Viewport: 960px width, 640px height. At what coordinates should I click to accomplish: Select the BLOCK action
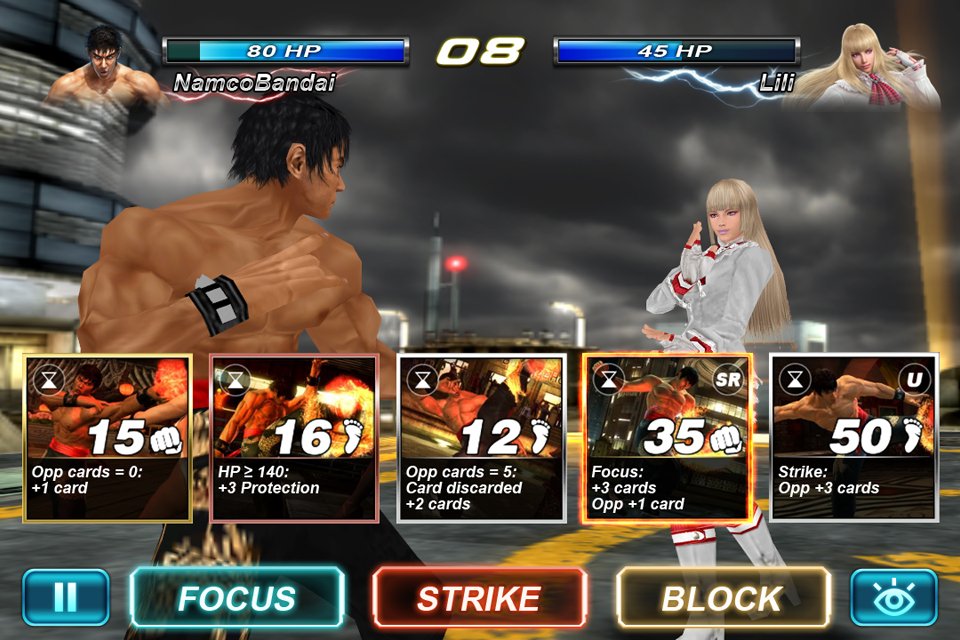coord(722,597)
